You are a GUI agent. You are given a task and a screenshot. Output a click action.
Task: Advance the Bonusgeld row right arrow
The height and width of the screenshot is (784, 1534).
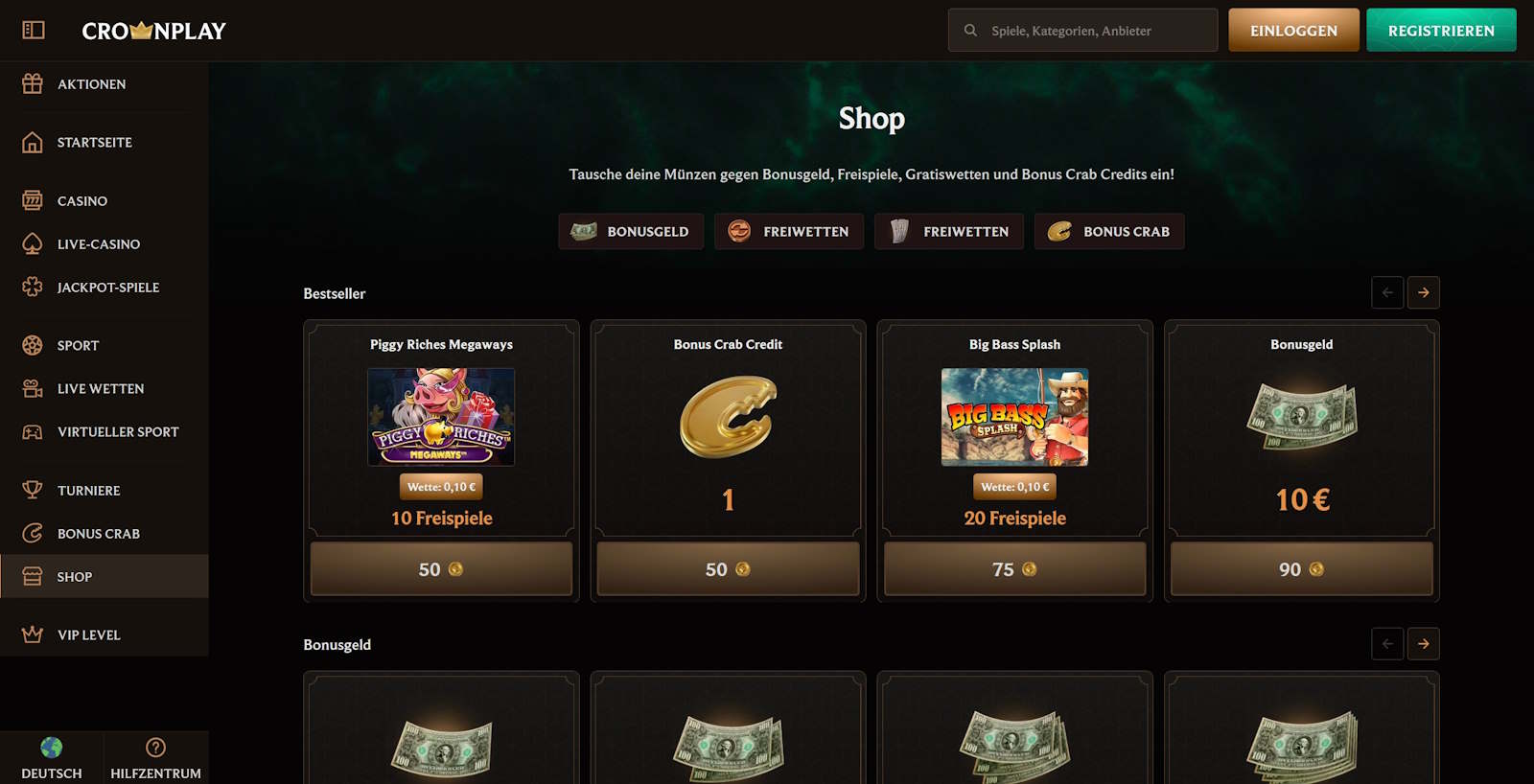1424,644
